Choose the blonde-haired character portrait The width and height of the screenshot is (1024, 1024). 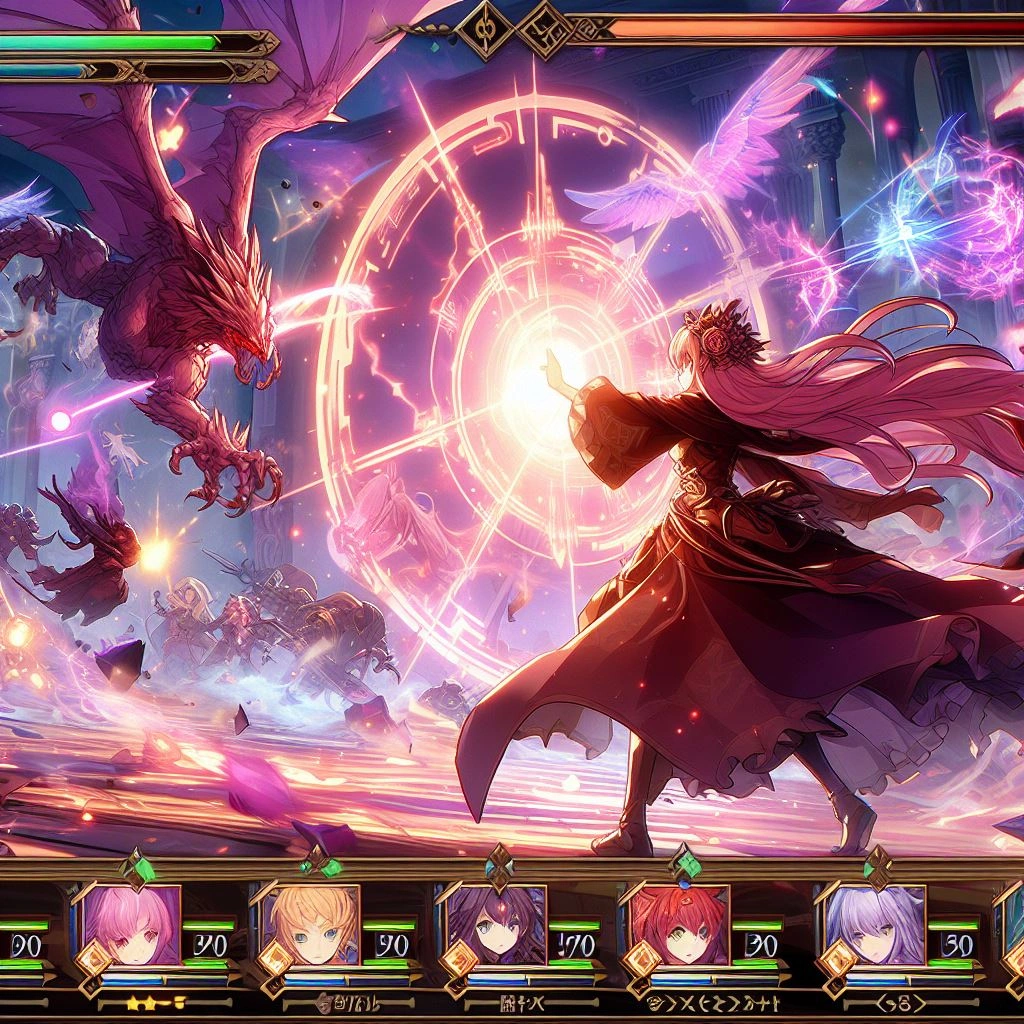point(314,923)
